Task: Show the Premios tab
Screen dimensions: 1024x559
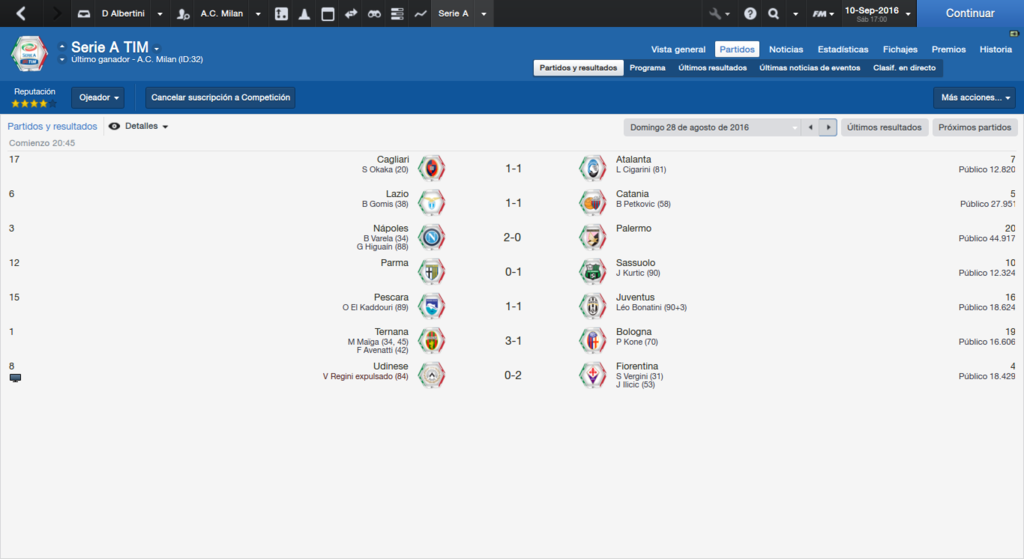Action: [x=948, y=49]
